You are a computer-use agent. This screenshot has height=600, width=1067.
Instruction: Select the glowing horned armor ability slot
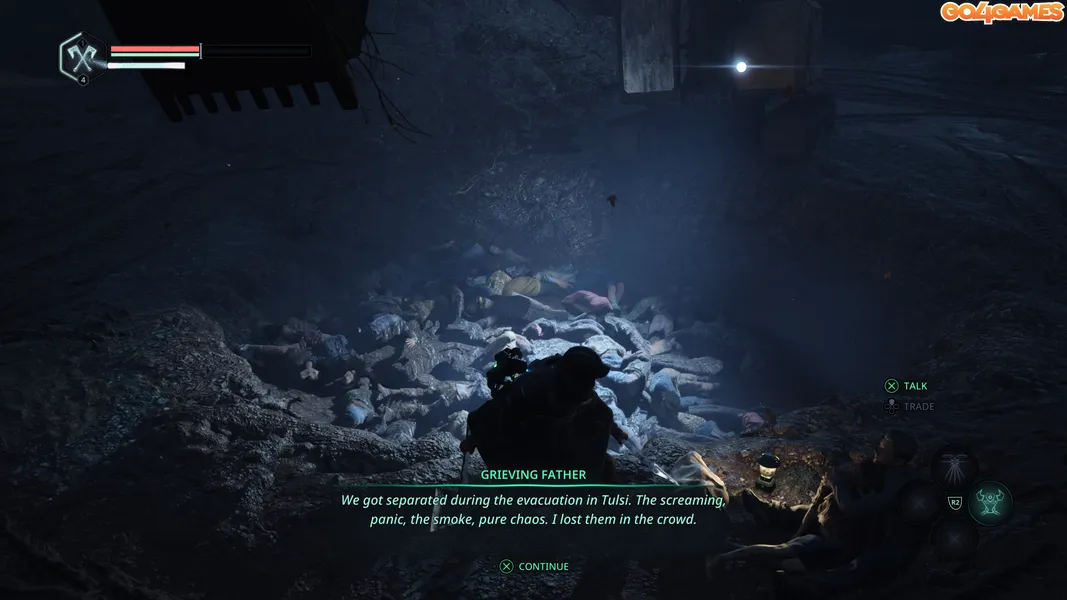pos(990,502)
